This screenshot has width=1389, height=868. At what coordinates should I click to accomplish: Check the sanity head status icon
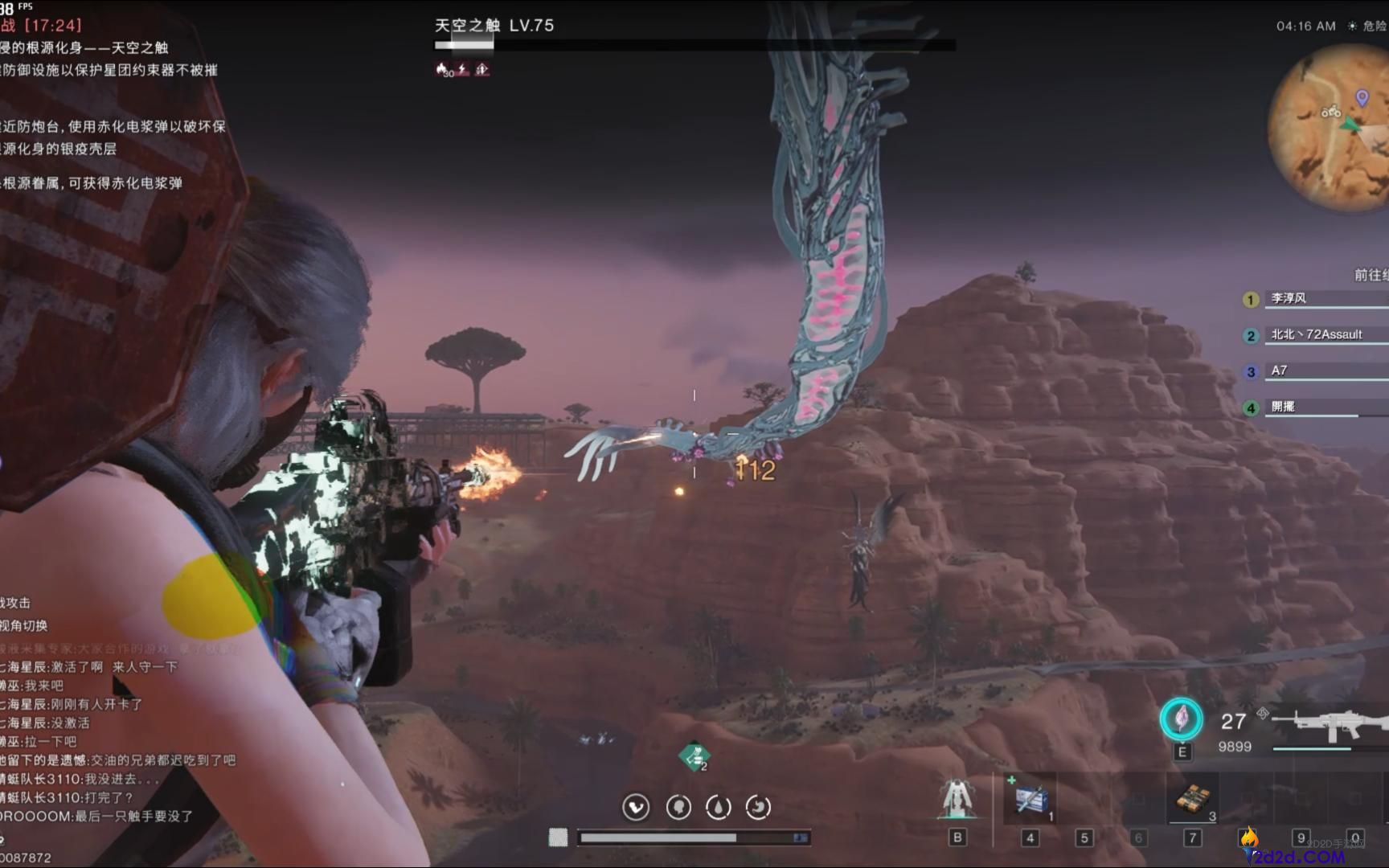[x=678, y=807]
